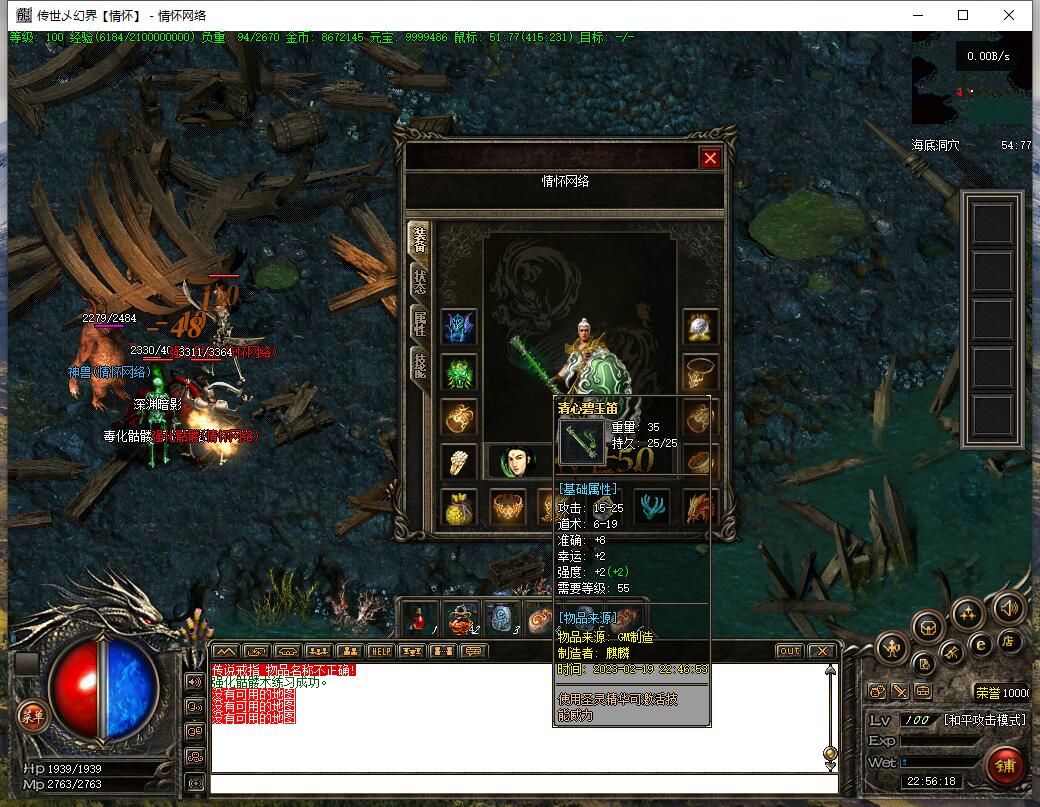The width and height of the screenshot is (1040, 807).
Task: Maximize the game window
Action: point(963,15)
